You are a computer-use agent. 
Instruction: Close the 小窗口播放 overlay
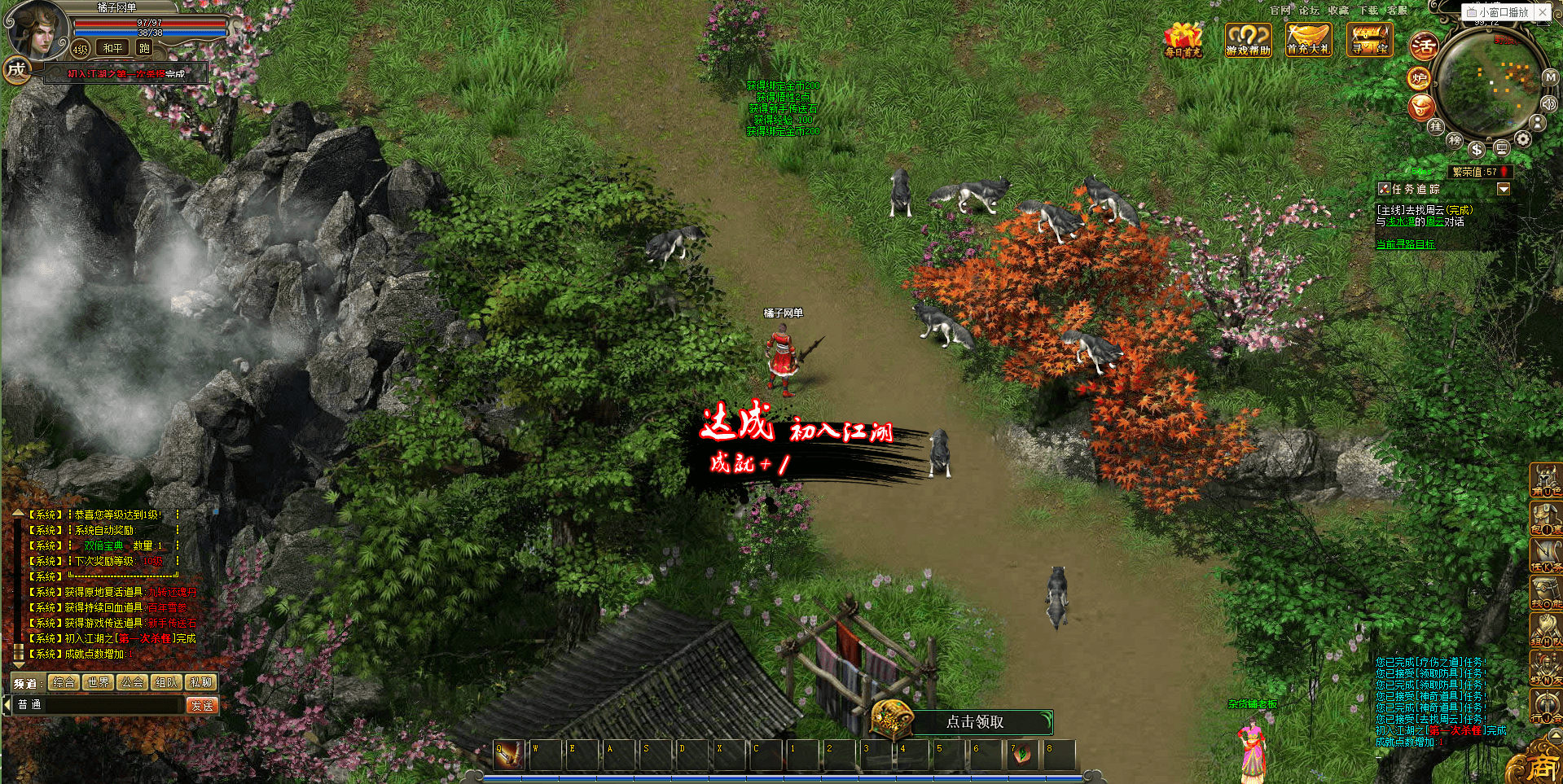[x=1543, y=12]
